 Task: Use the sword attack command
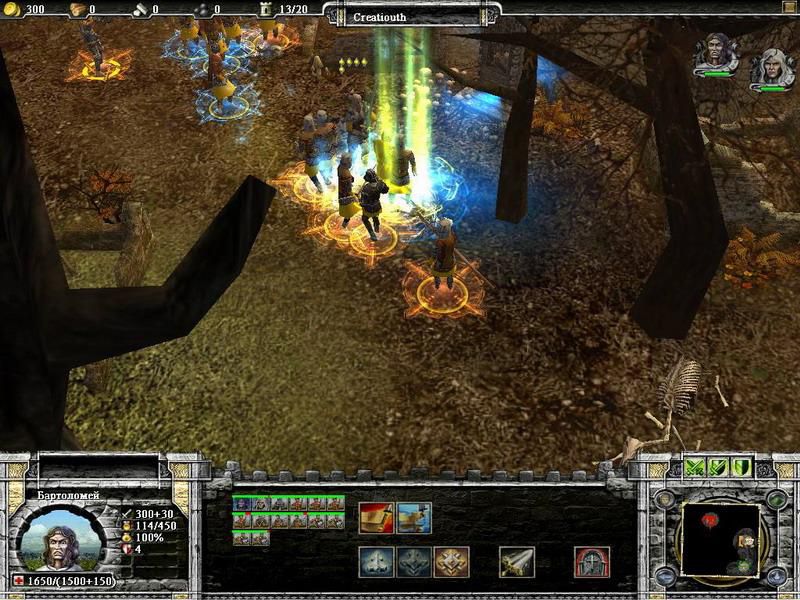point(516,562)
